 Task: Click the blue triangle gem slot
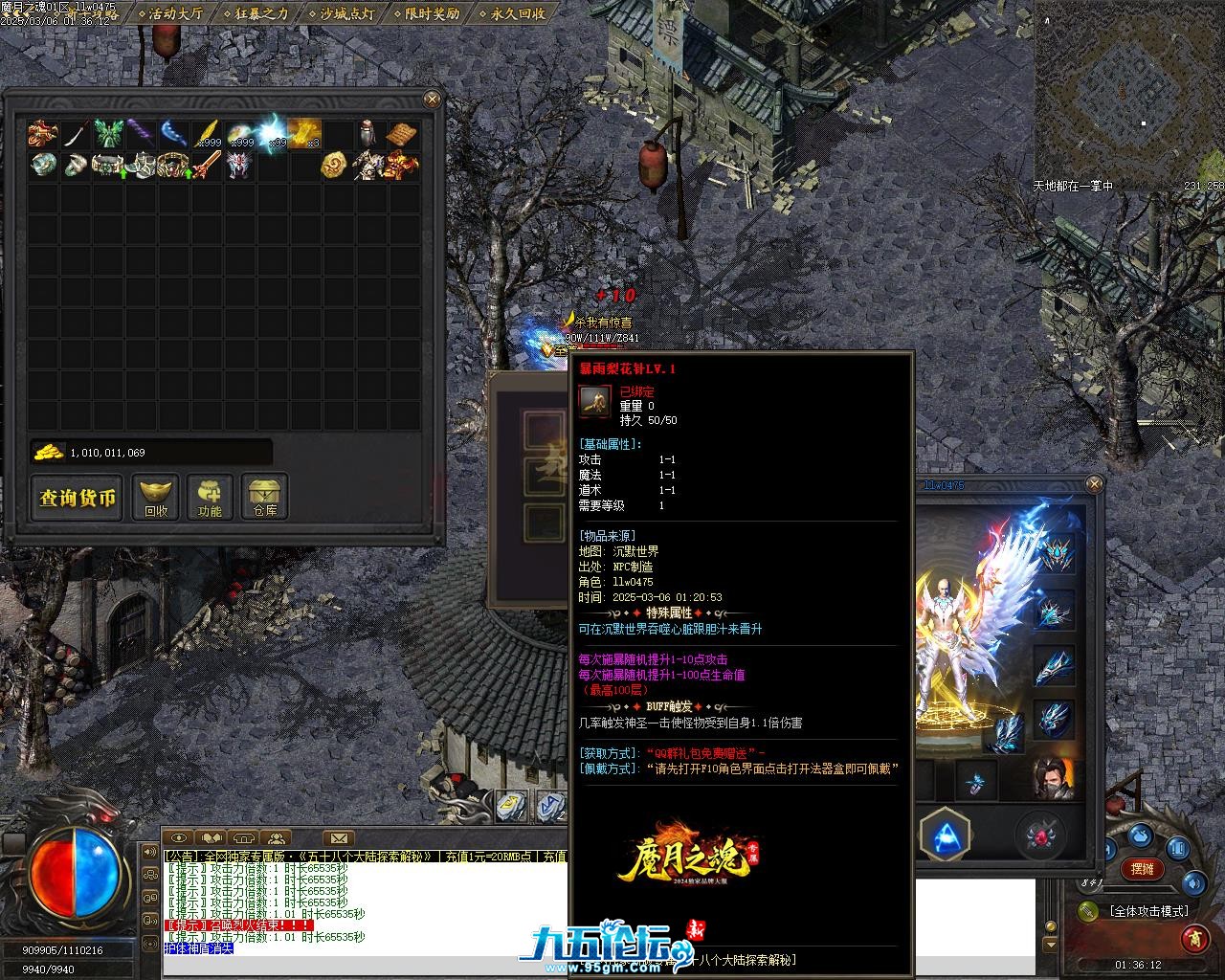945,835
